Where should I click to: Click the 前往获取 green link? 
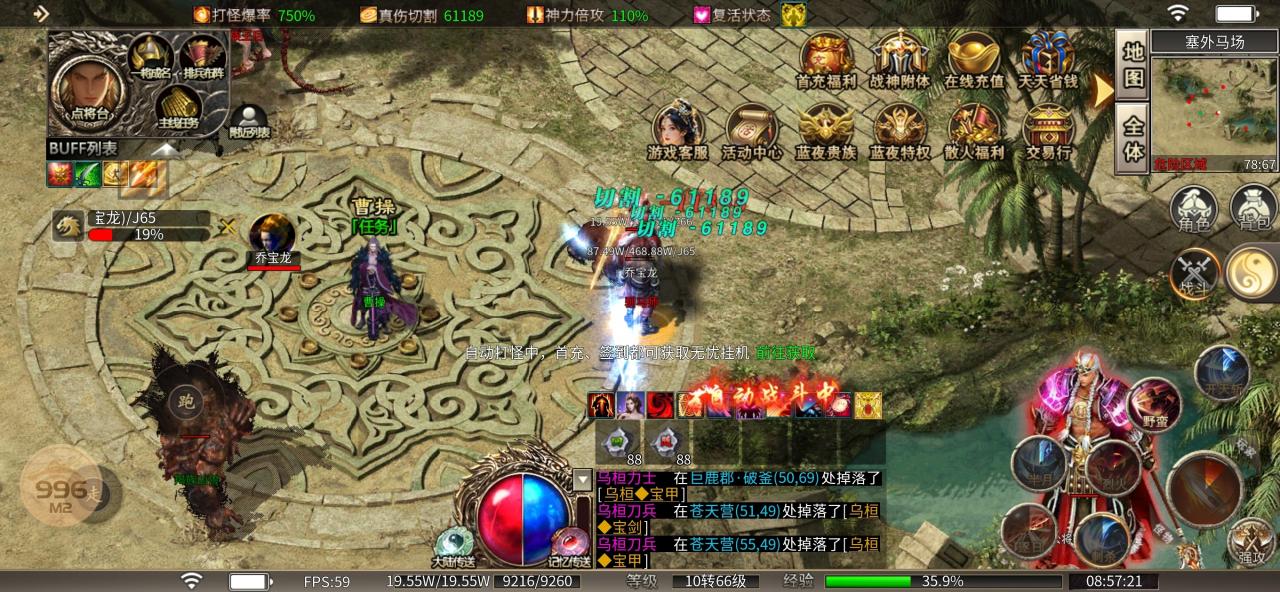pyautogui.click(x=785, y=352)
